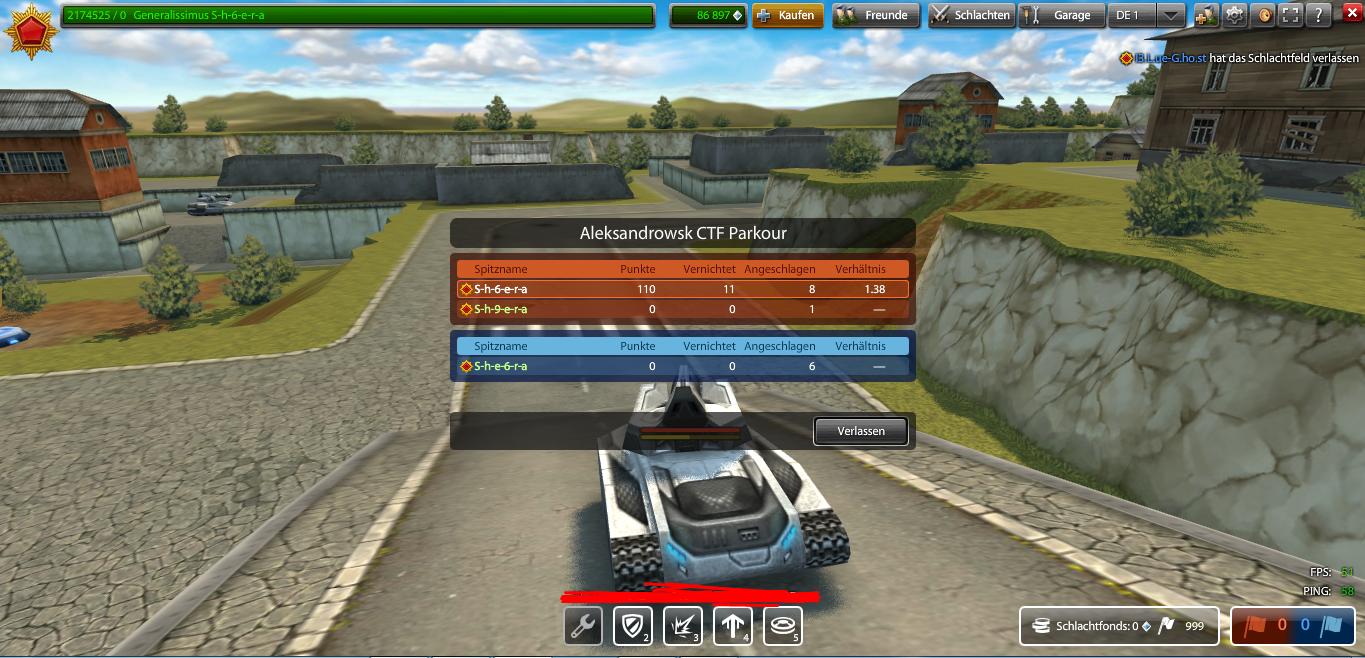Viewport: 1365px width, 658px height.
Task: Toggle sound with the speaker icon
Action: pyautogui.click(x=1264, y=15)
